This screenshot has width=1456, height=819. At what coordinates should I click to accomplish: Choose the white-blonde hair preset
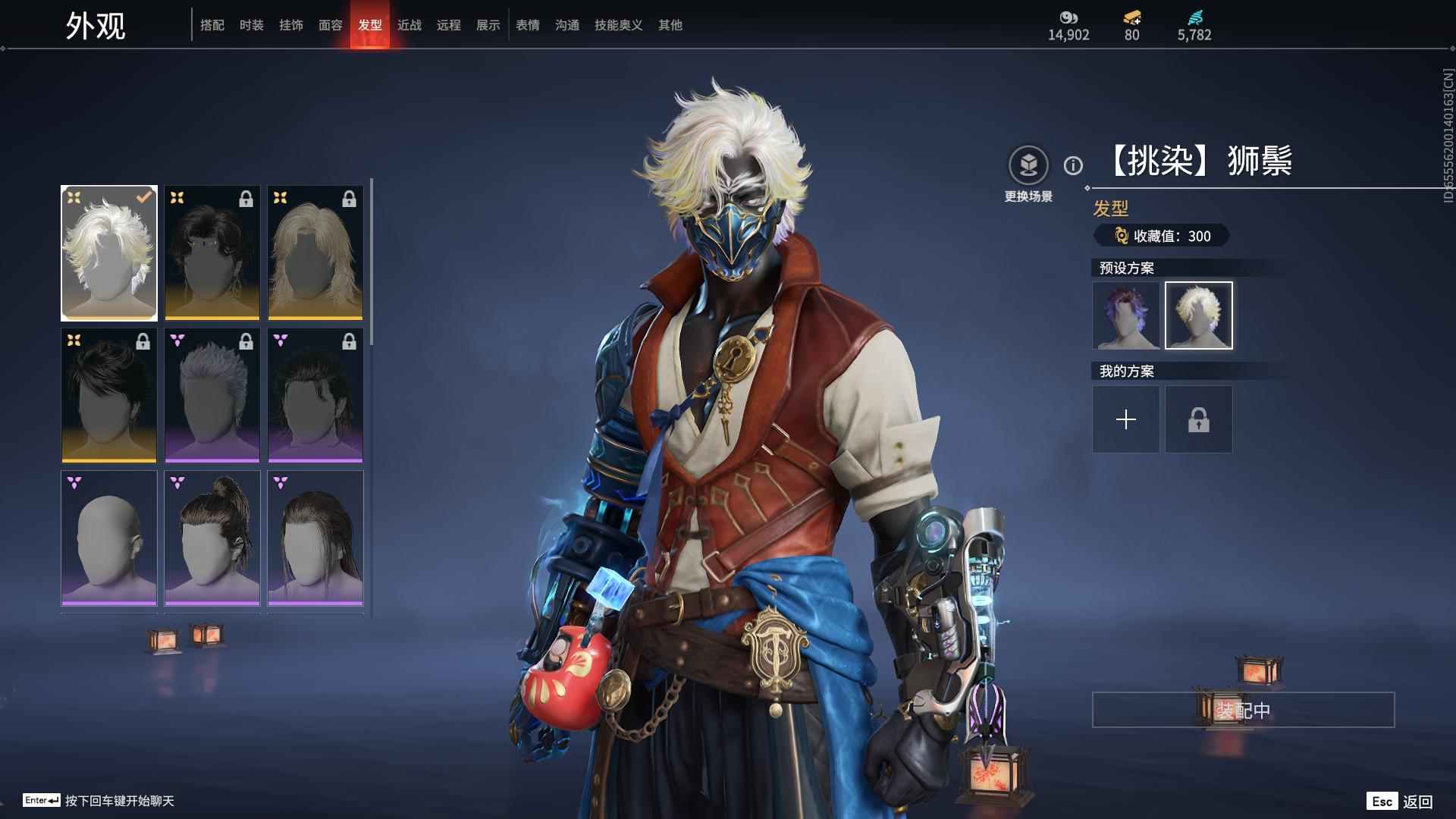coord(1199,315)
